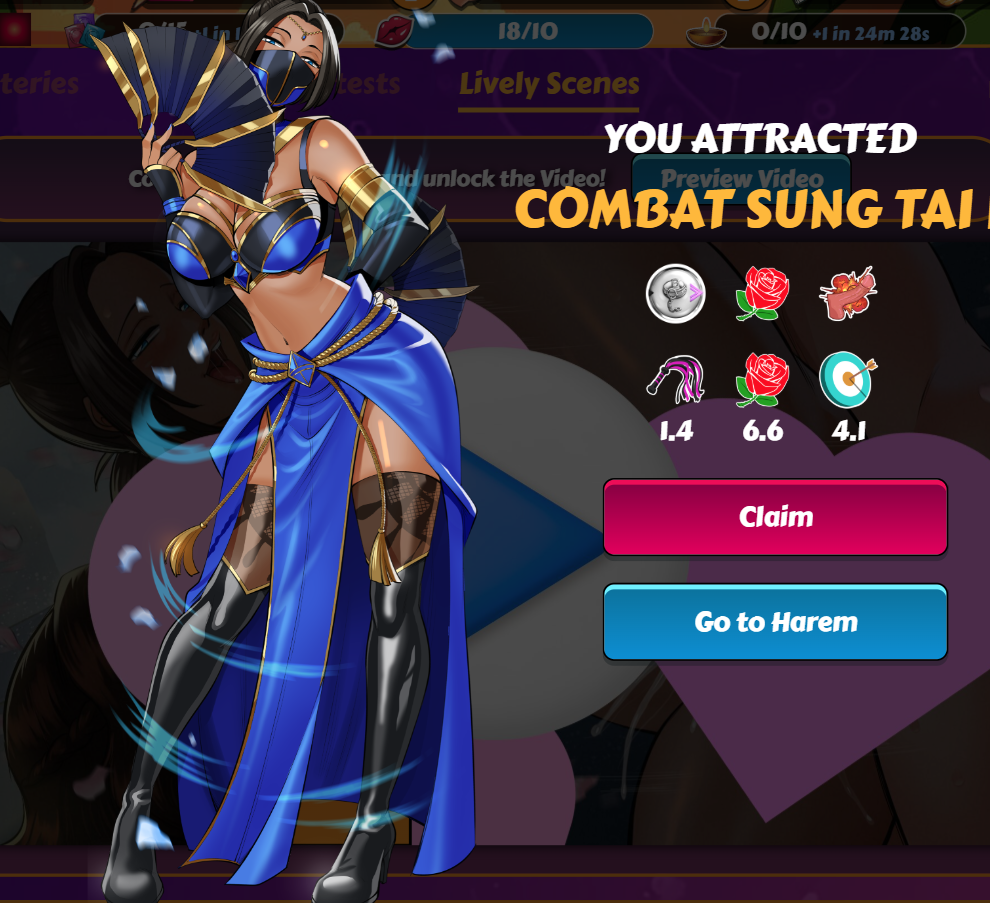990x903 pixels.
Task: Click the pink whip stat icon
Action: (x=677, y=381)
